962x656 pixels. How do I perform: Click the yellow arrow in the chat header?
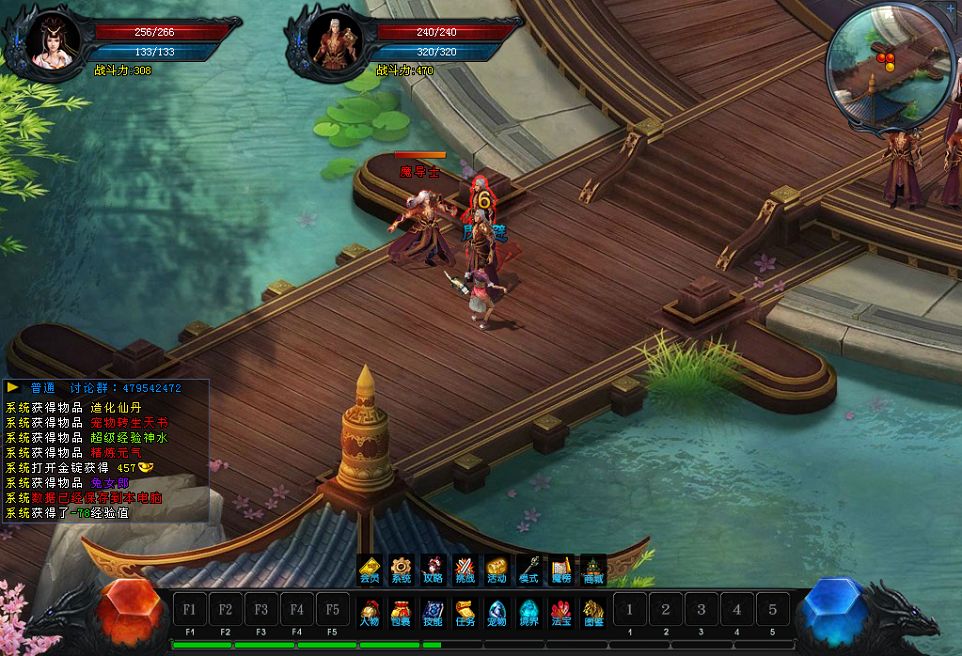point(13,387)
